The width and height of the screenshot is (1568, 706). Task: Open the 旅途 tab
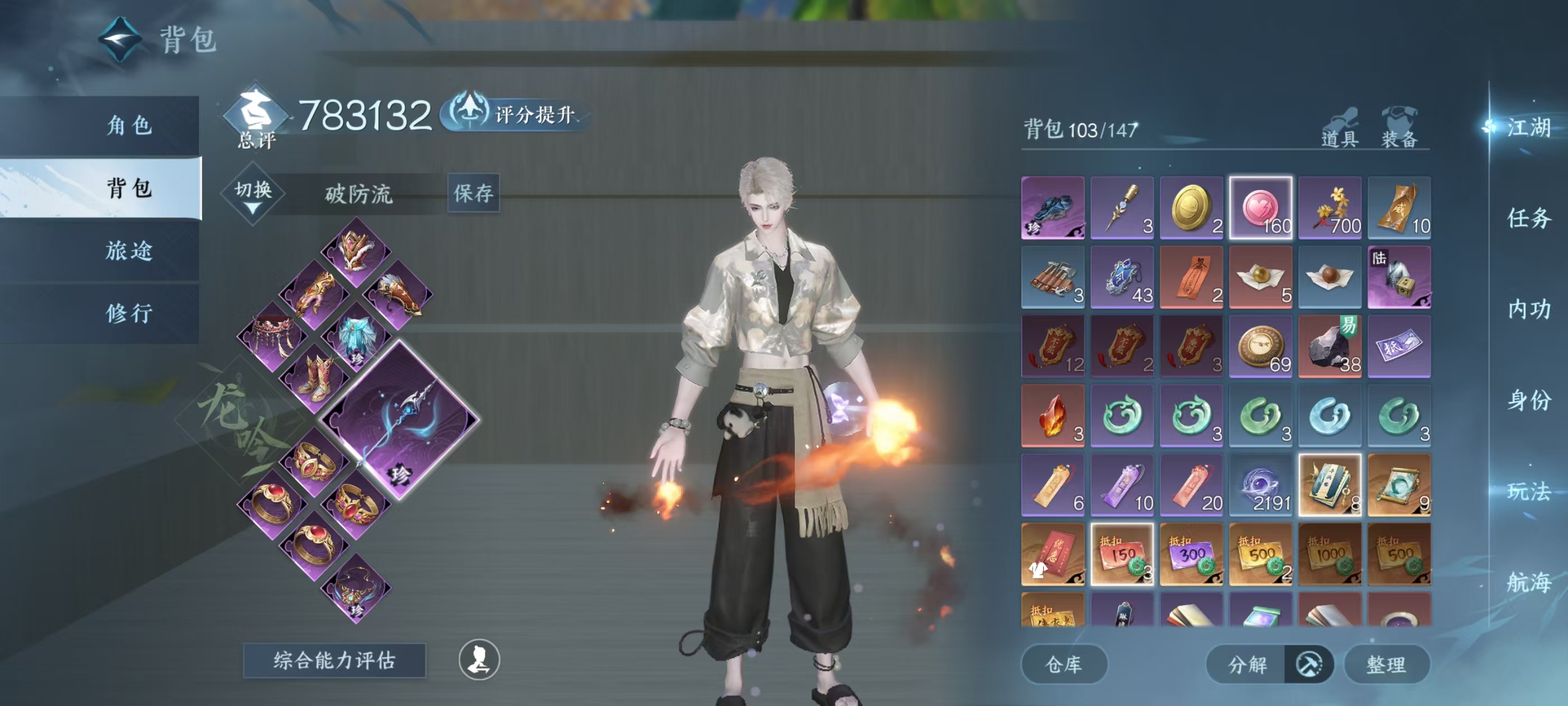pyautogui.click(x=129, y=250)
